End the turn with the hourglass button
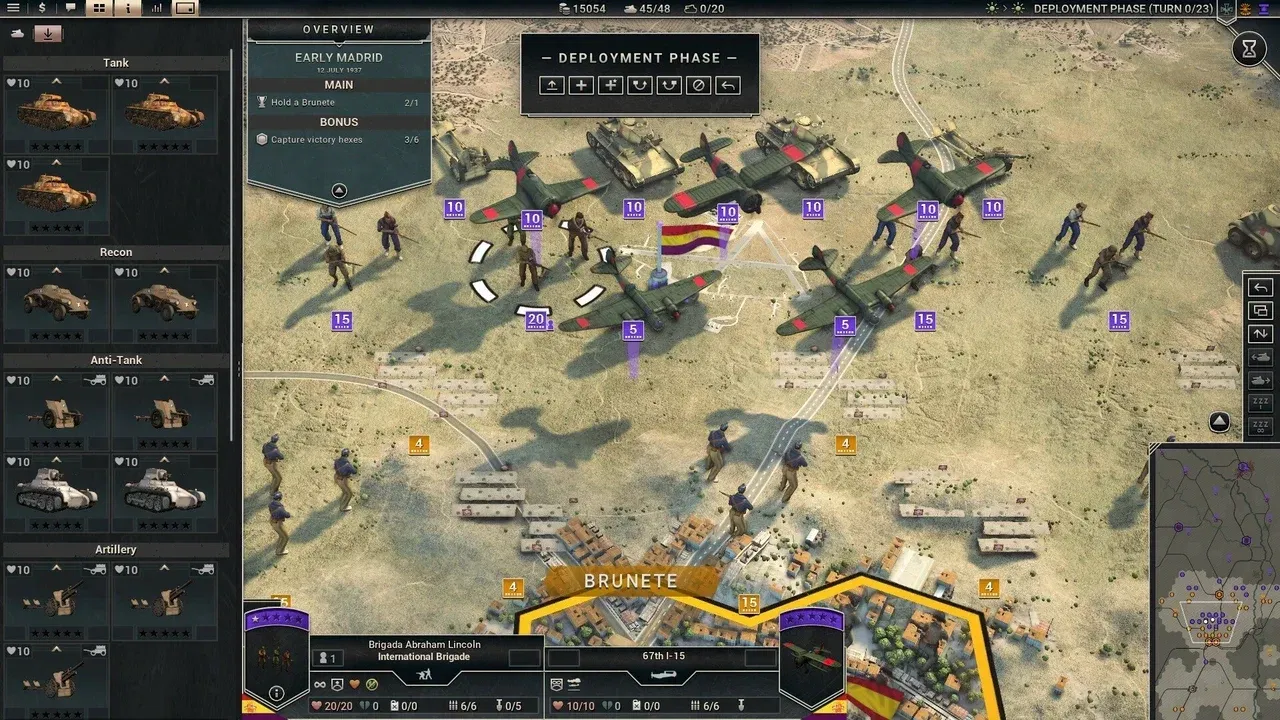The image size is (1280, 720). pos(1249,48)
